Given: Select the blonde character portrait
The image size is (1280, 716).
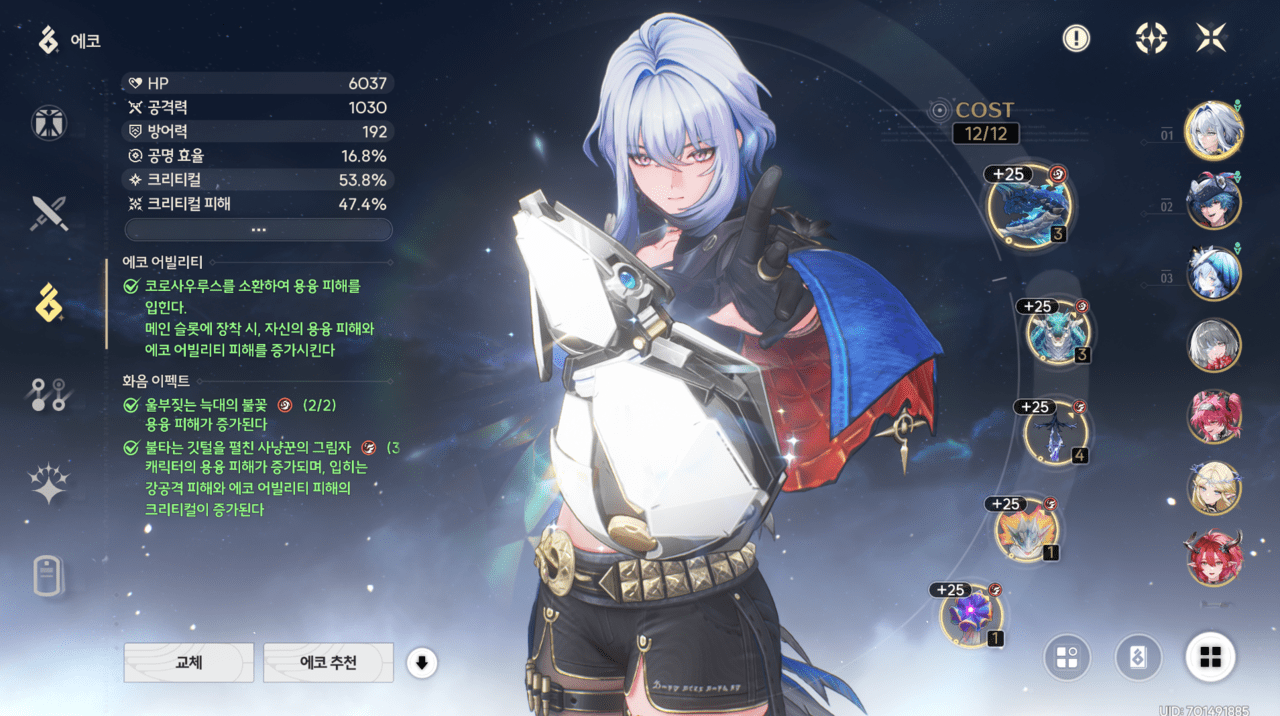Looking at the screenshot, I should 1214,487.
